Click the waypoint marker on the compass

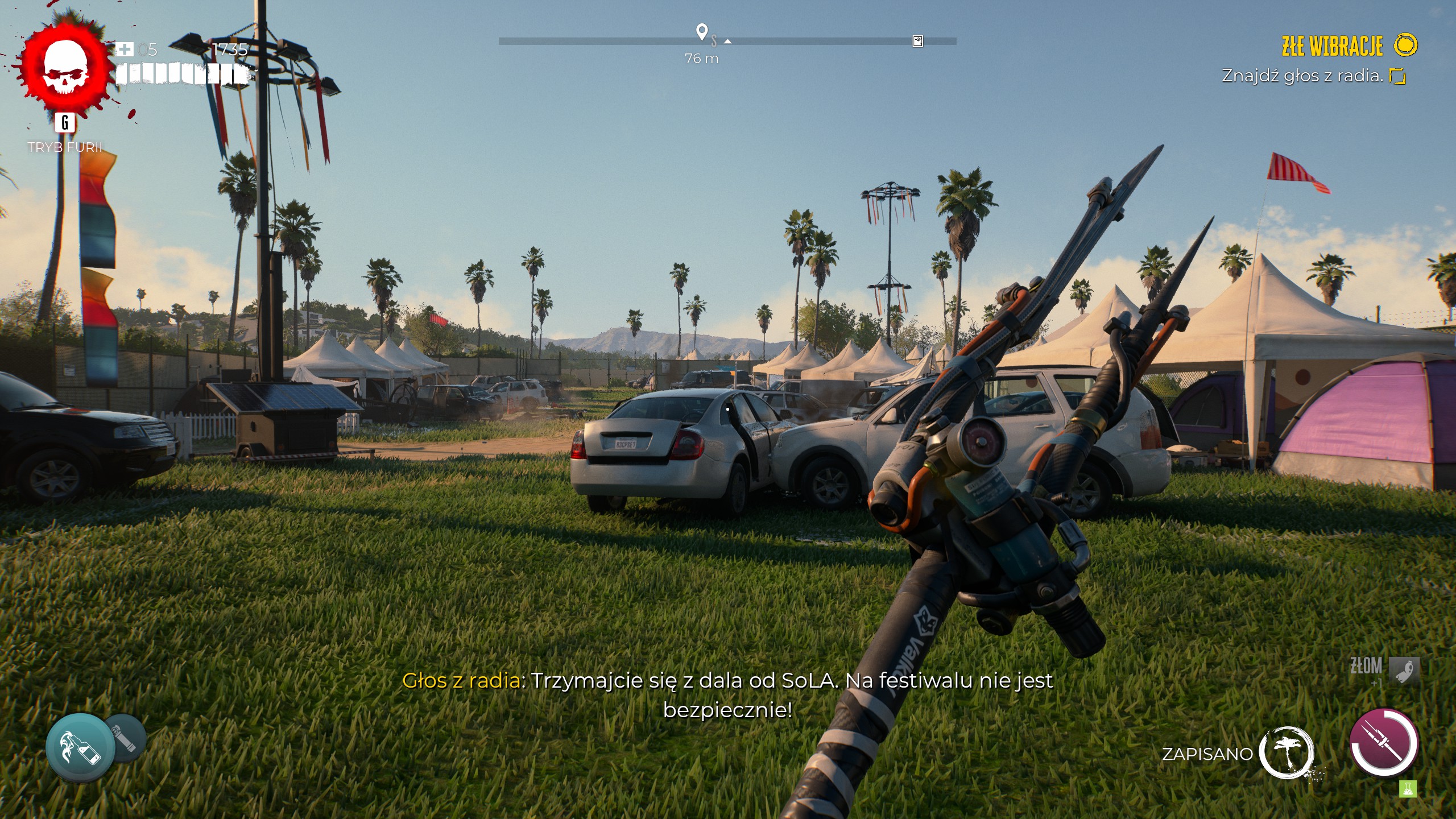[702, 32]
